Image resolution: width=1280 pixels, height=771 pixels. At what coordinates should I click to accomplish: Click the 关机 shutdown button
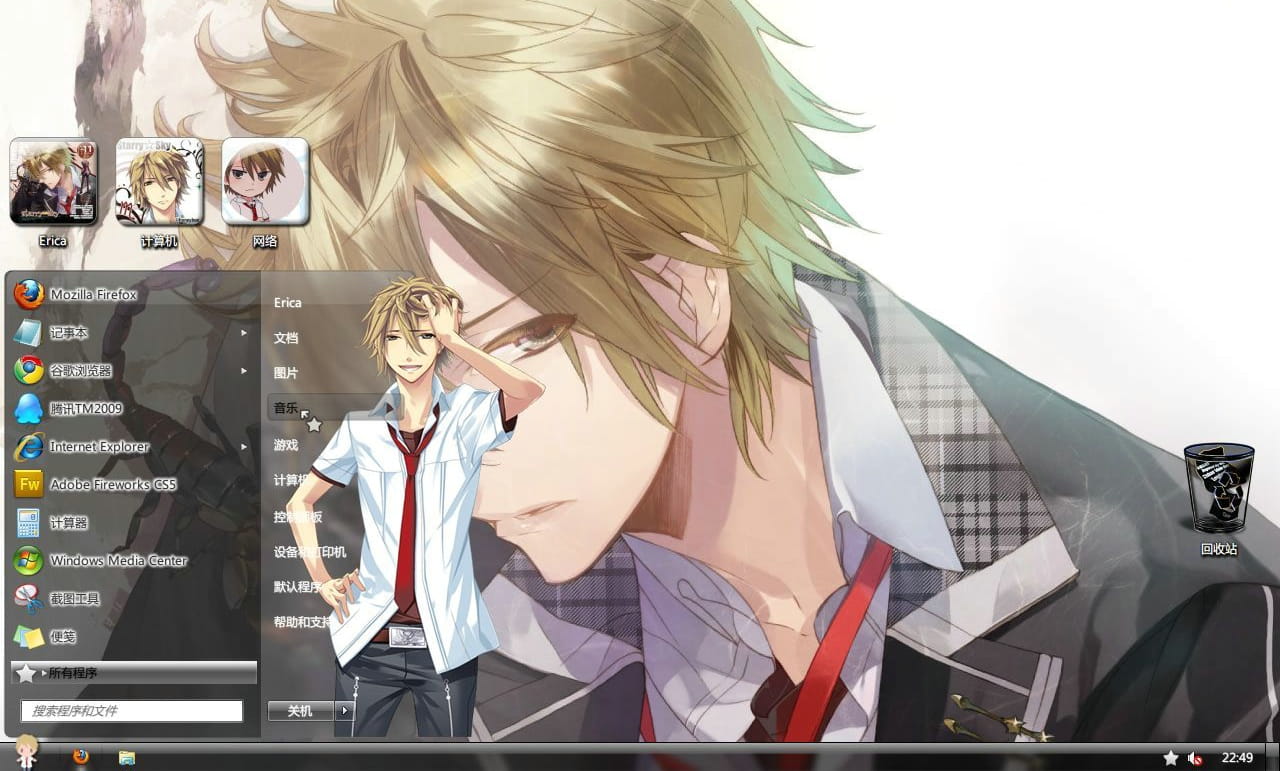tap(299, 711)
